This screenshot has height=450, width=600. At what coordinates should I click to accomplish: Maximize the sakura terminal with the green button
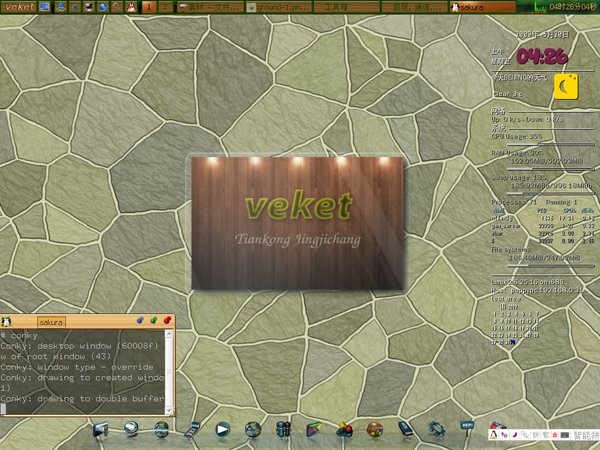point(154,321)
